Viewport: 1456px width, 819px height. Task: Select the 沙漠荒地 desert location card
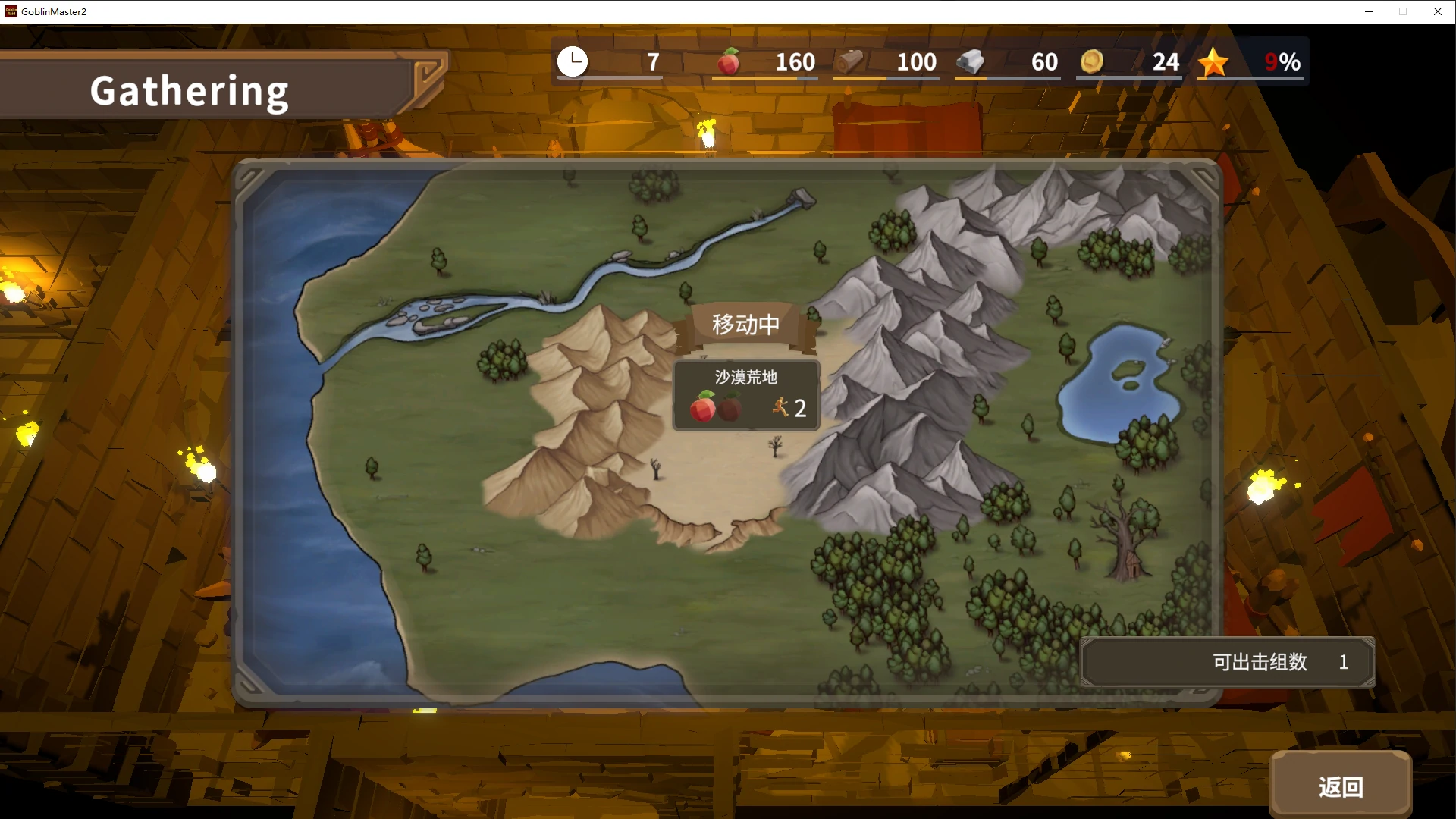pyautogui.click(x=746, y=395)
